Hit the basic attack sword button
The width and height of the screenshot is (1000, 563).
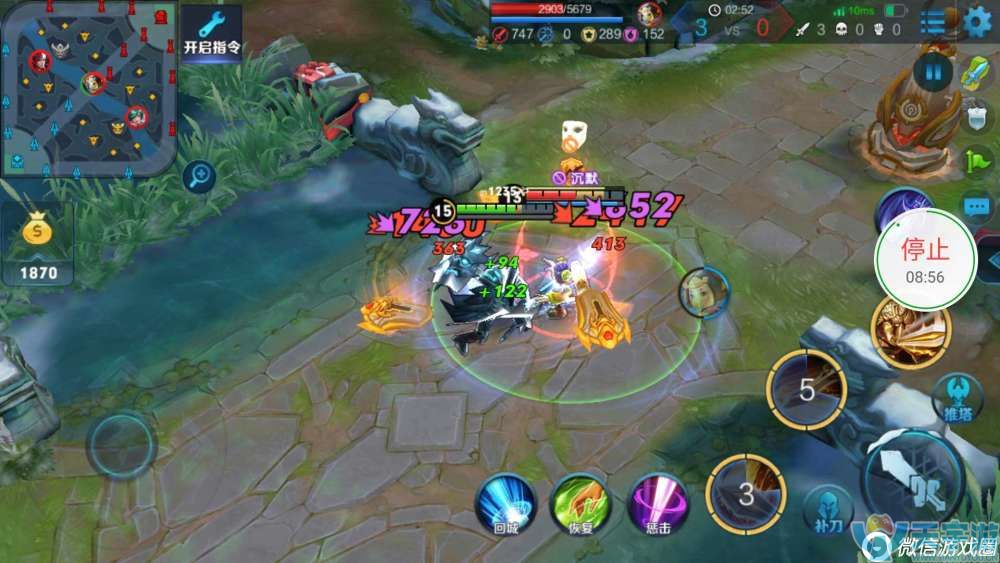(912, 478)
